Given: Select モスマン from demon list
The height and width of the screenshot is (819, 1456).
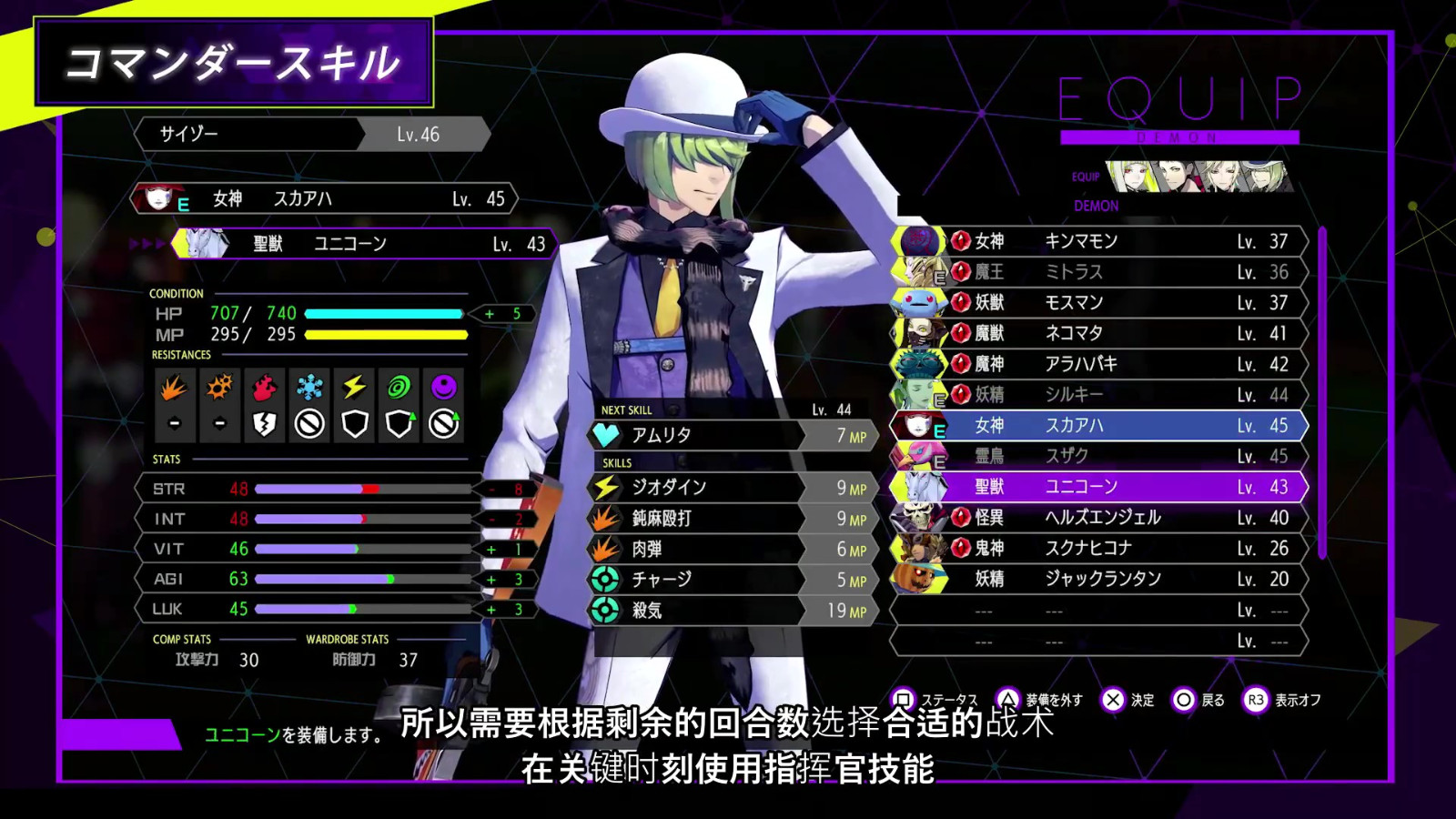Looking at the screenshot, I should 1101,302.
